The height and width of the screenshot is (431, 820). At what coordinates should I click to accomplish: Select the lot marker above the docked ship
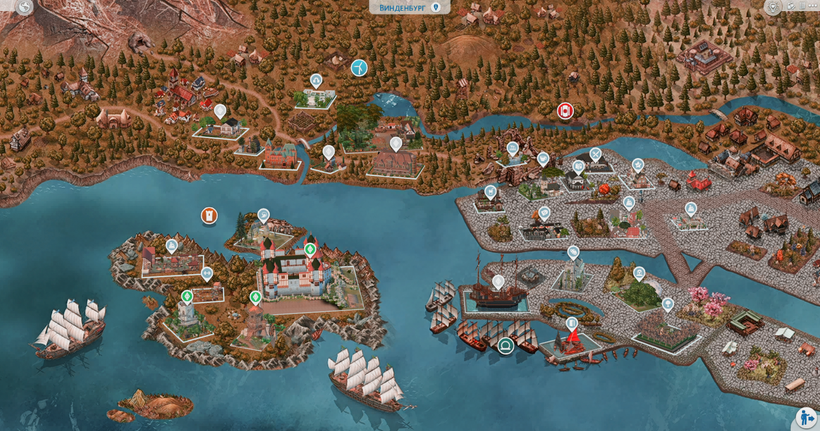(498, 281)
